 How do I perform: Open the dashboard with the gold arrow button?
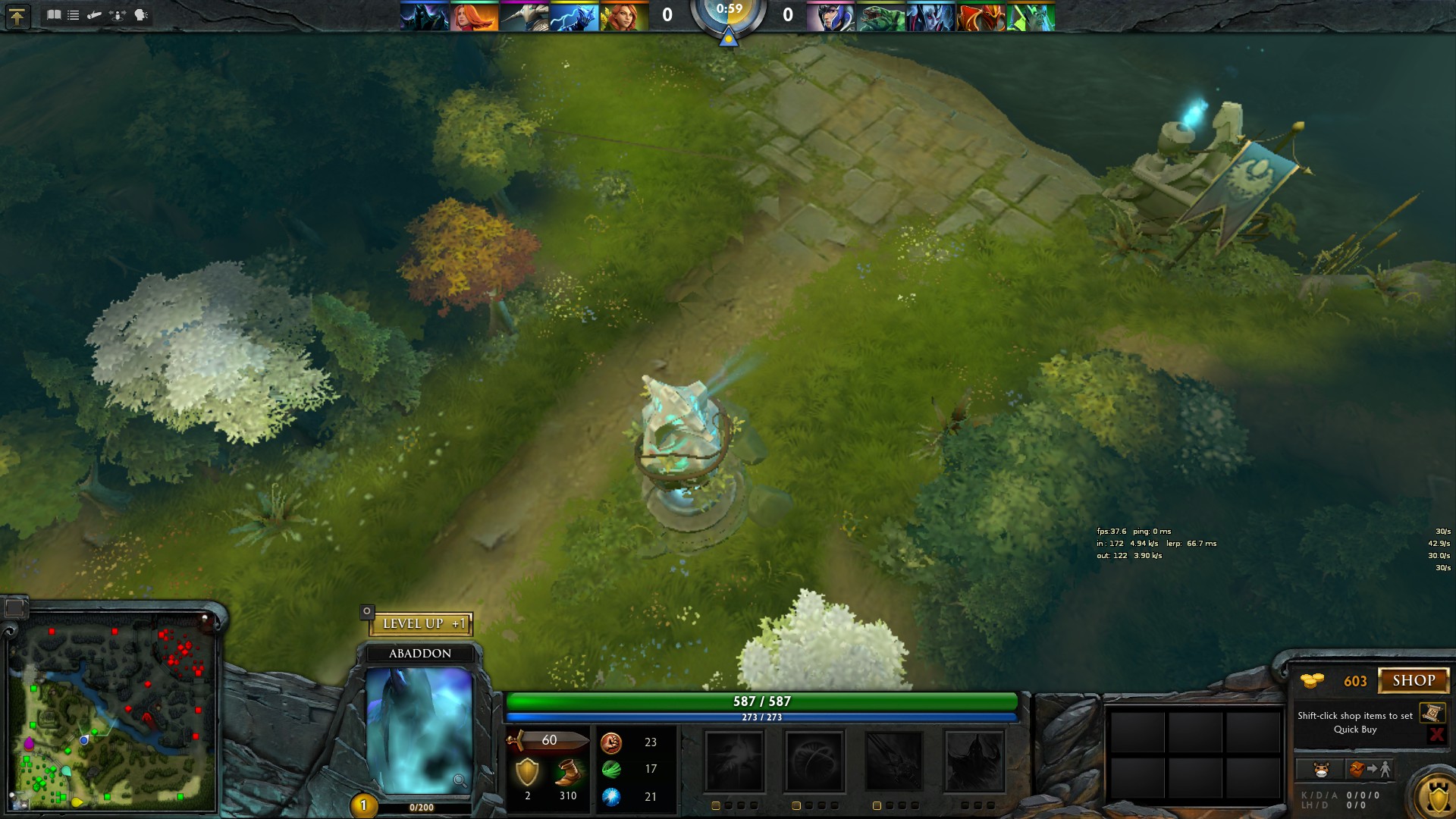[x=17, y=16]
